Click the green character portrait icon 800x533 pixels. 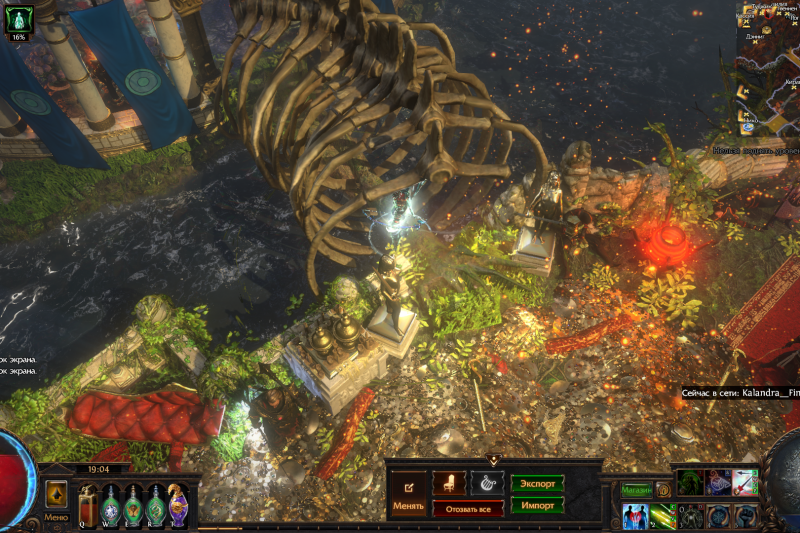point(20,17)
